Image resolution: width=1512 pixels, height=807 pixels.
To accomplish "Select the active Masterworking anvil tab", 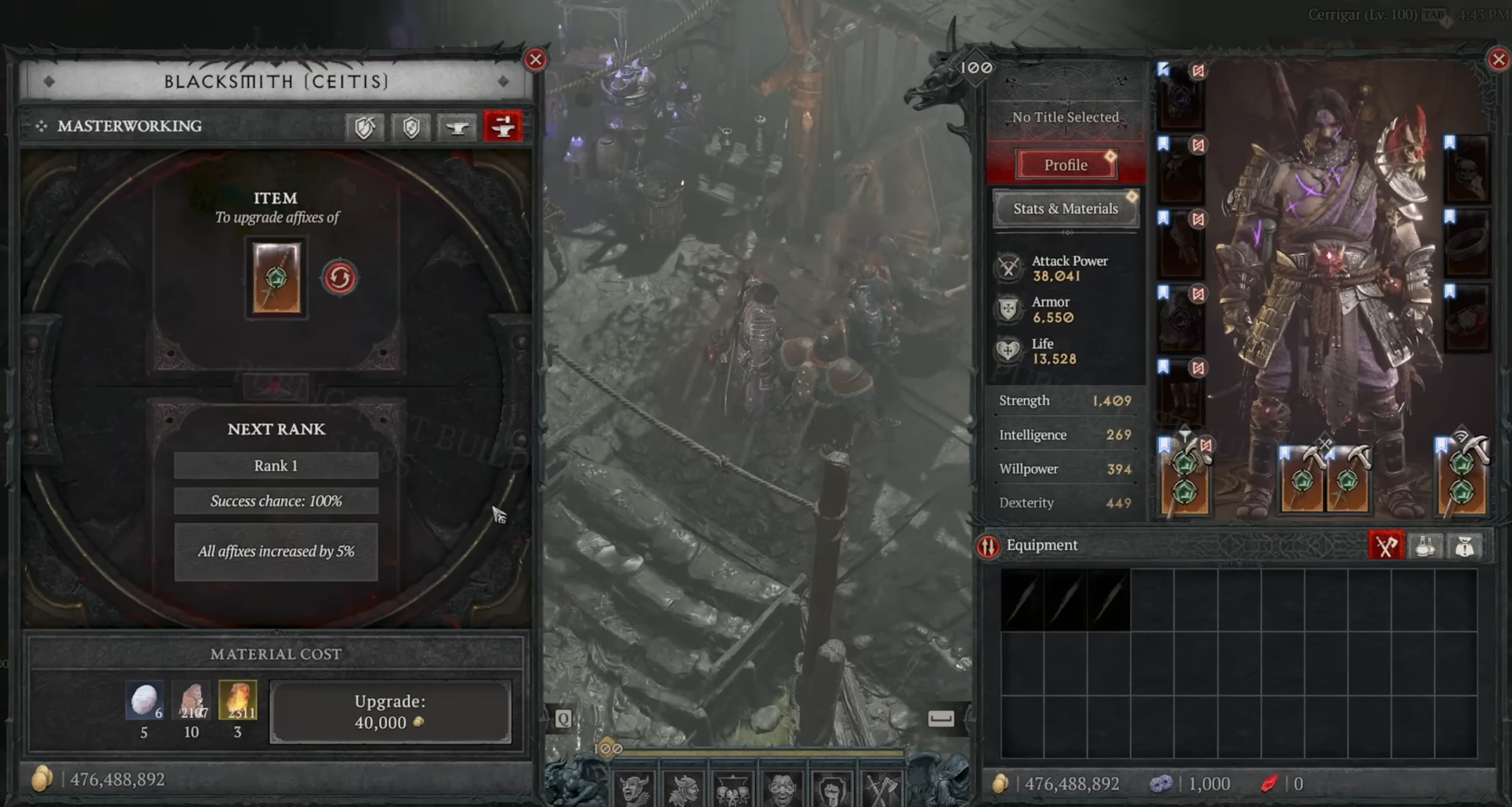I will (x=503, y=126).
